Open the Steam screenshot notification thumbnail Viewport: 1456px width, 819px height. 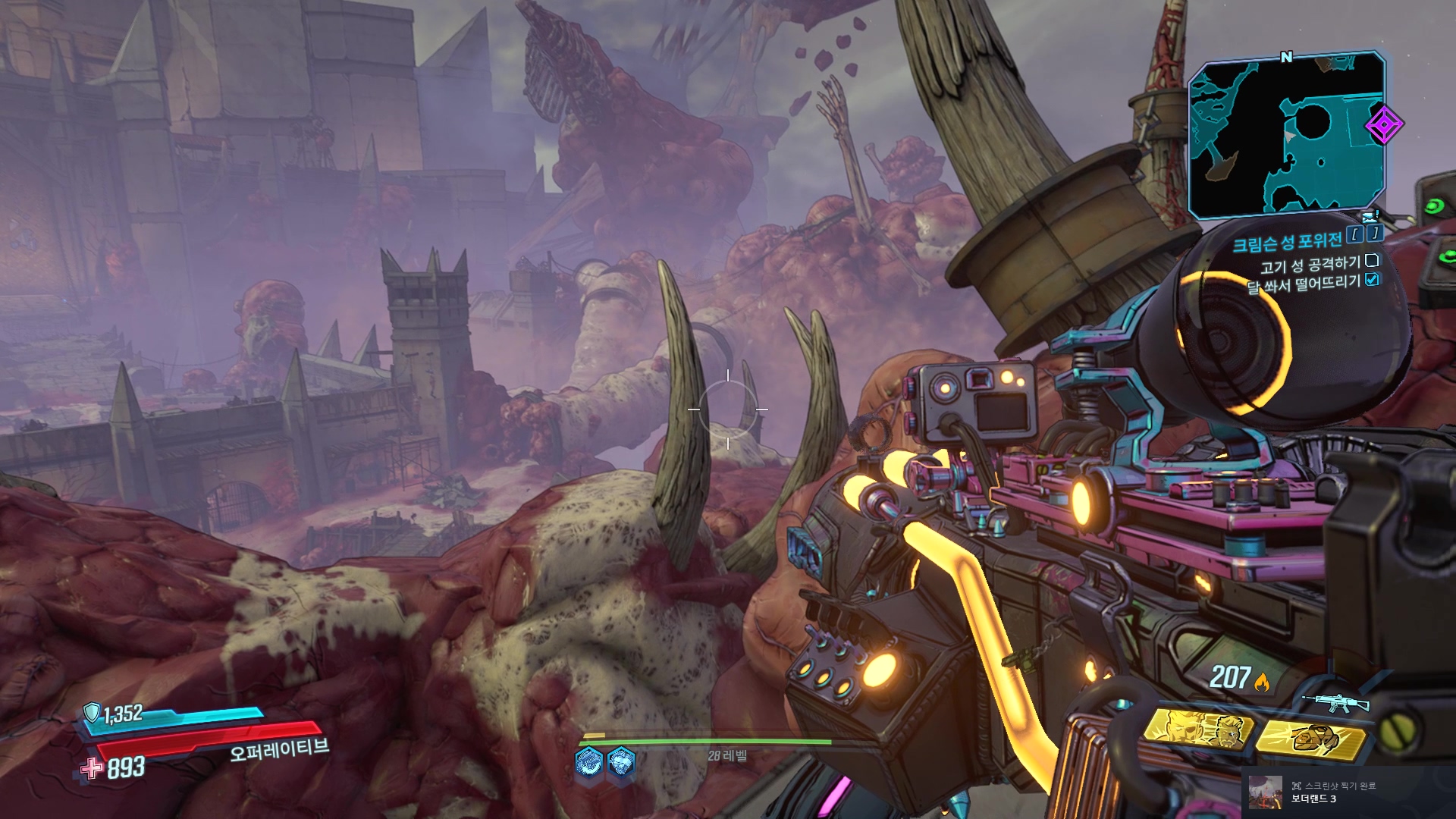tap(1266, 792)
